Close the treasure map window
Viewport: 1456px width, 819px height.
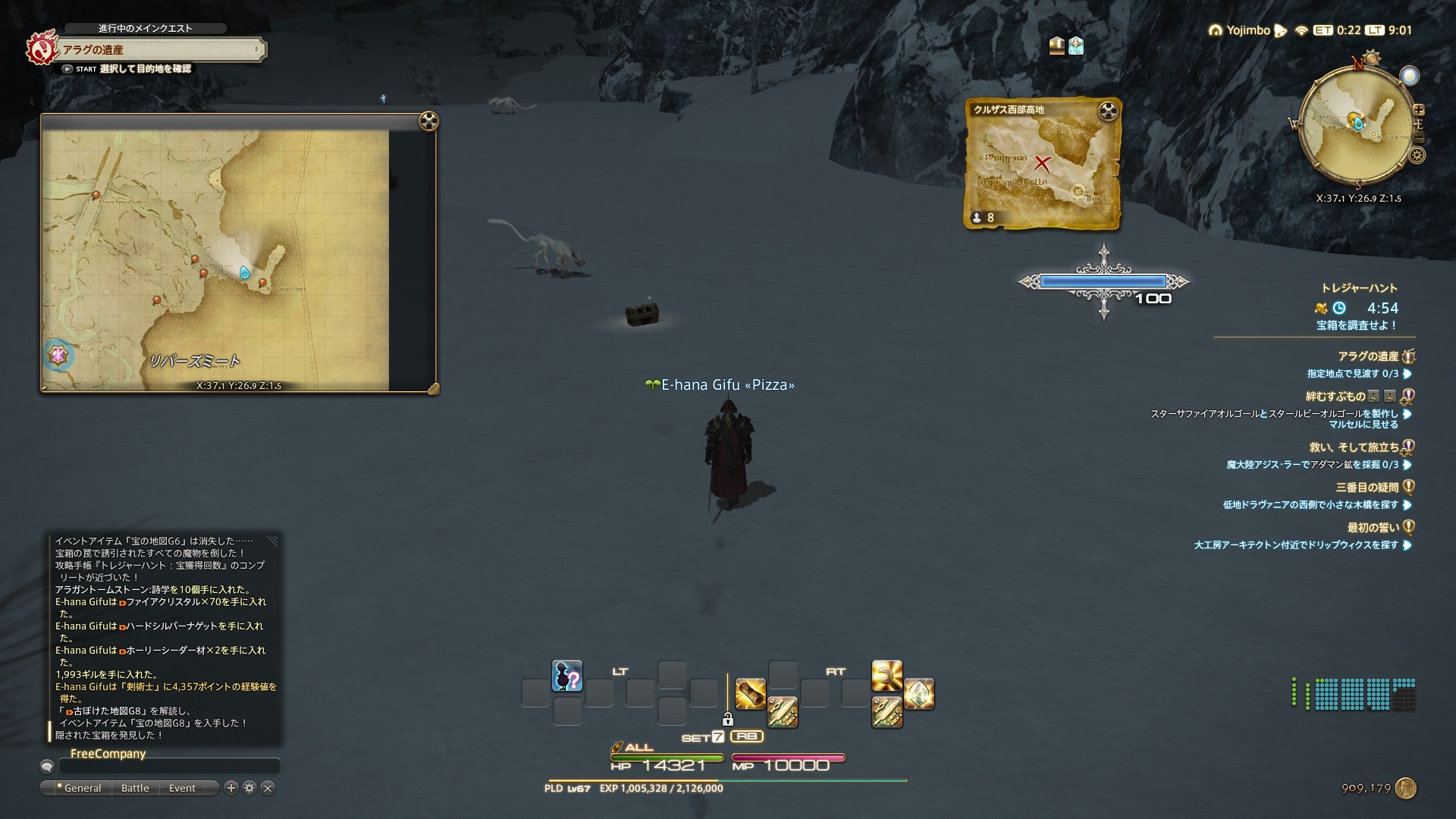(1109, 111)
